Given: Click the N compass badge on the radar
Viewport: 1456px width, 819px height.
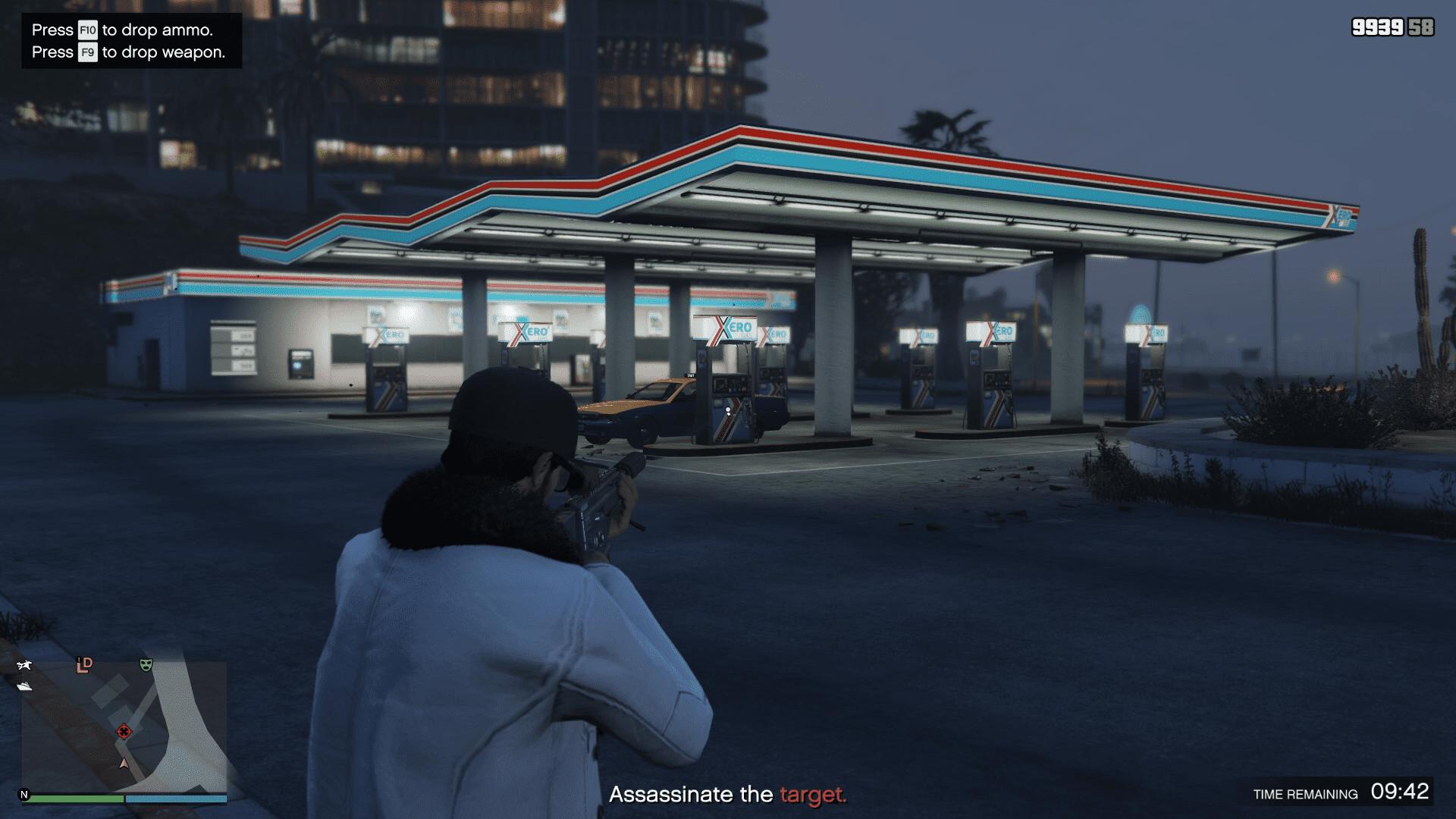Looking at the screenshot, I should pos(24,795).
